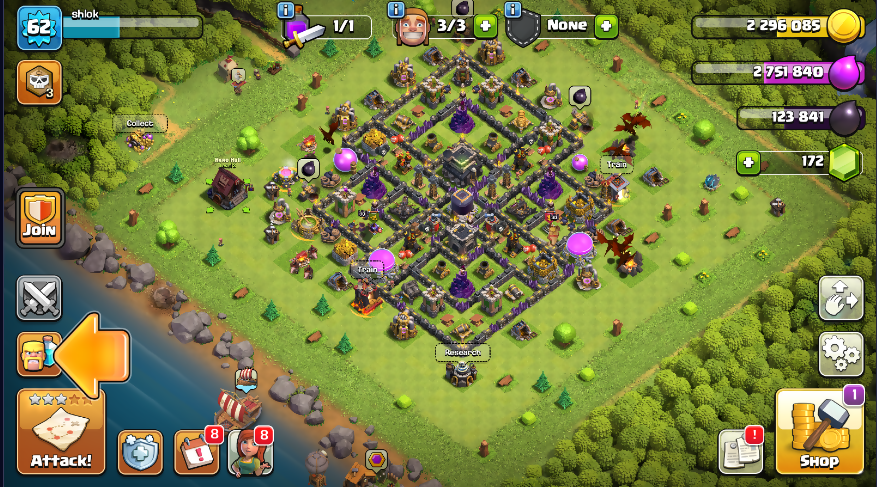Tap the info icon above the sword counter

(x=287, y=10)
